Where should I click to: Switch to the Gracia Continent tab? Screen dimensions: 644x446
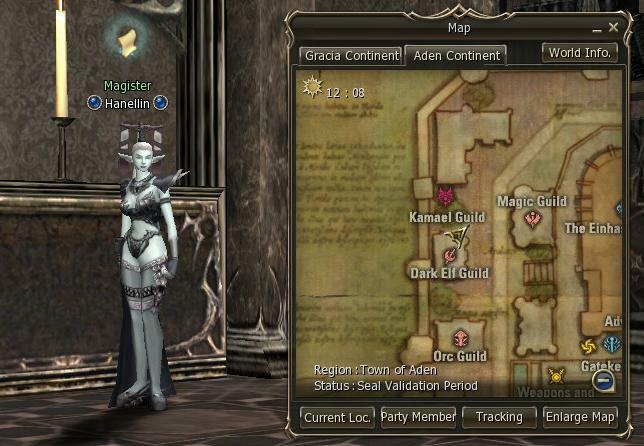coord(352,56)
